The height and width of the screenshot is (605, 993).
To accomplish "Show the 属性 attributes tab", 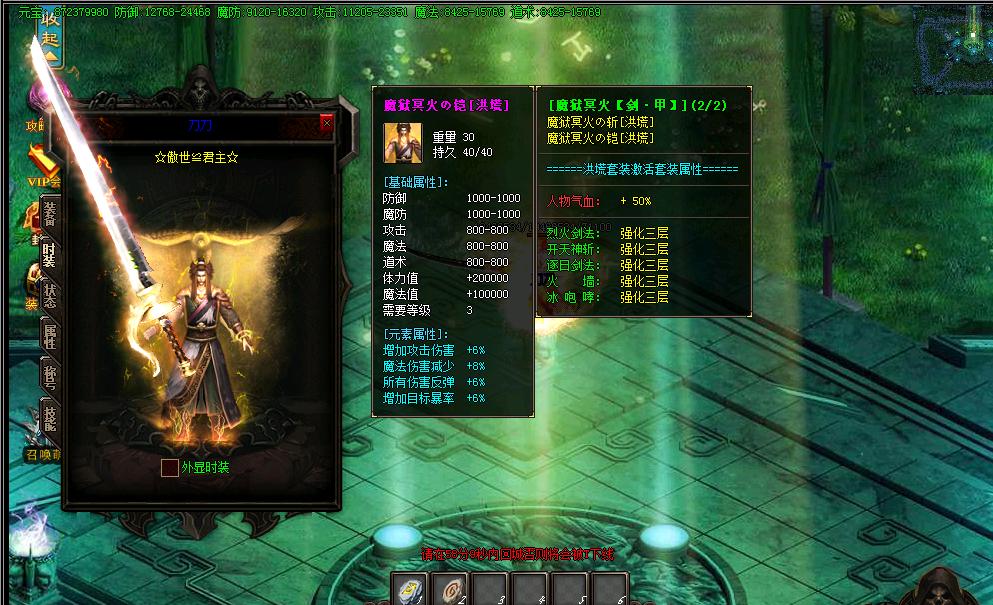I will (49, 337).
